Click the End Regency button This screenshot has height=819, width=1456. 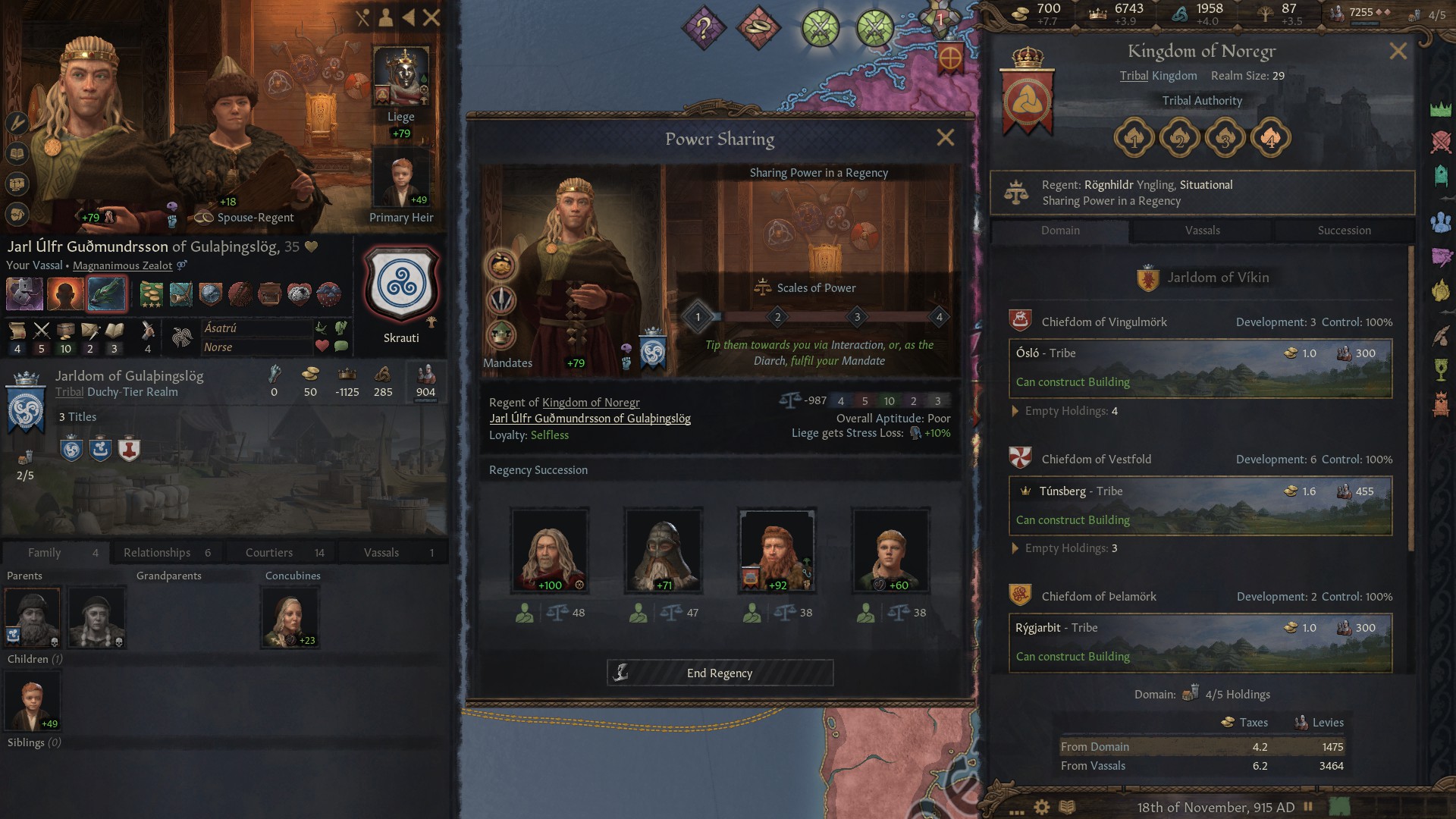(x=719, y=673)
